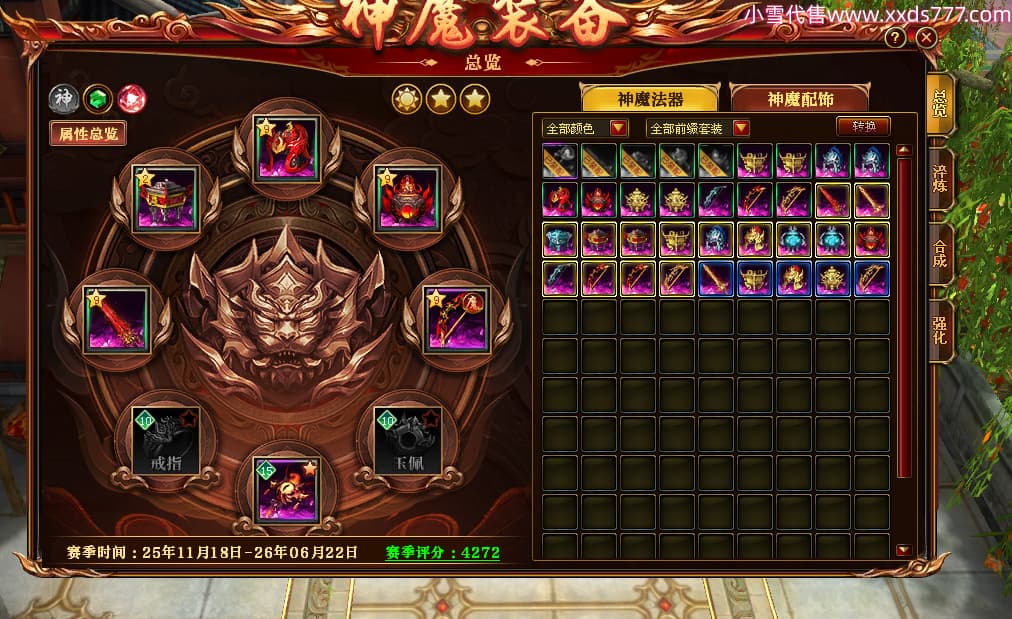Viewport: 1012px width, 619px height.
Task: Switch to the 神魔法器 tab
Action: (x=650, y=99)
